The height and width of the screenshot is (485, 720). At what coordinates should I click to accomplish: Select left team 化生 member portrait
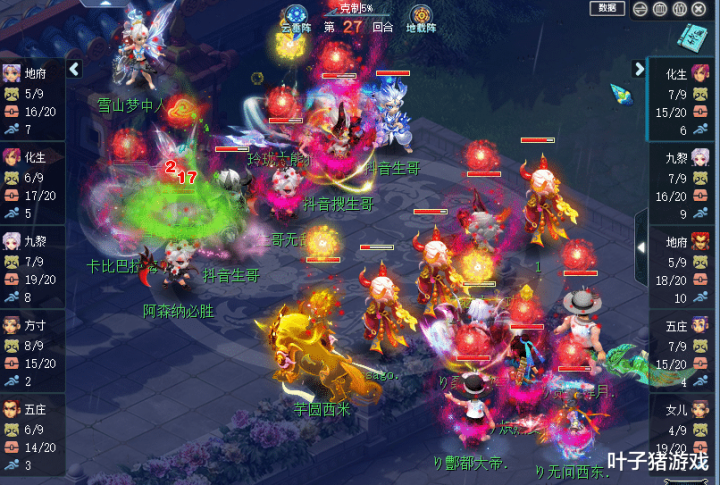(12, 157)
